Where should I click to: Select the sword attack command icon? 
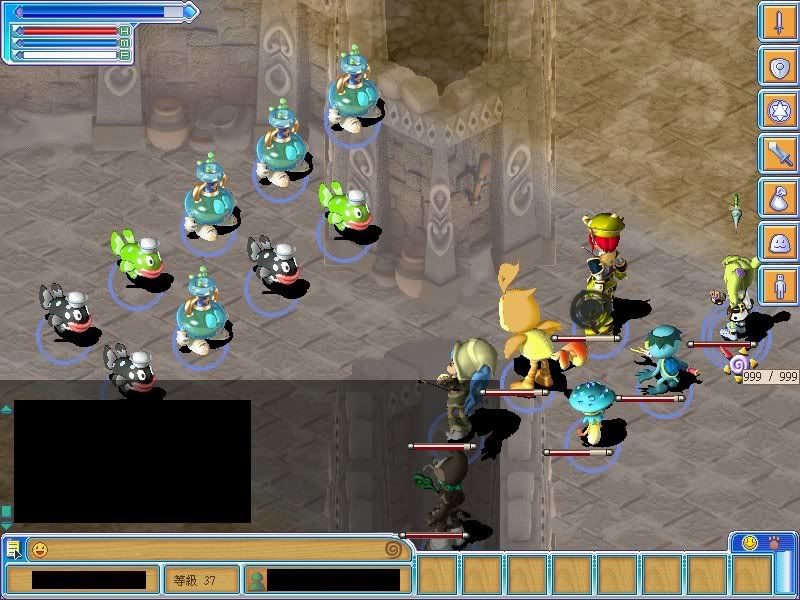tap(777, 23)
